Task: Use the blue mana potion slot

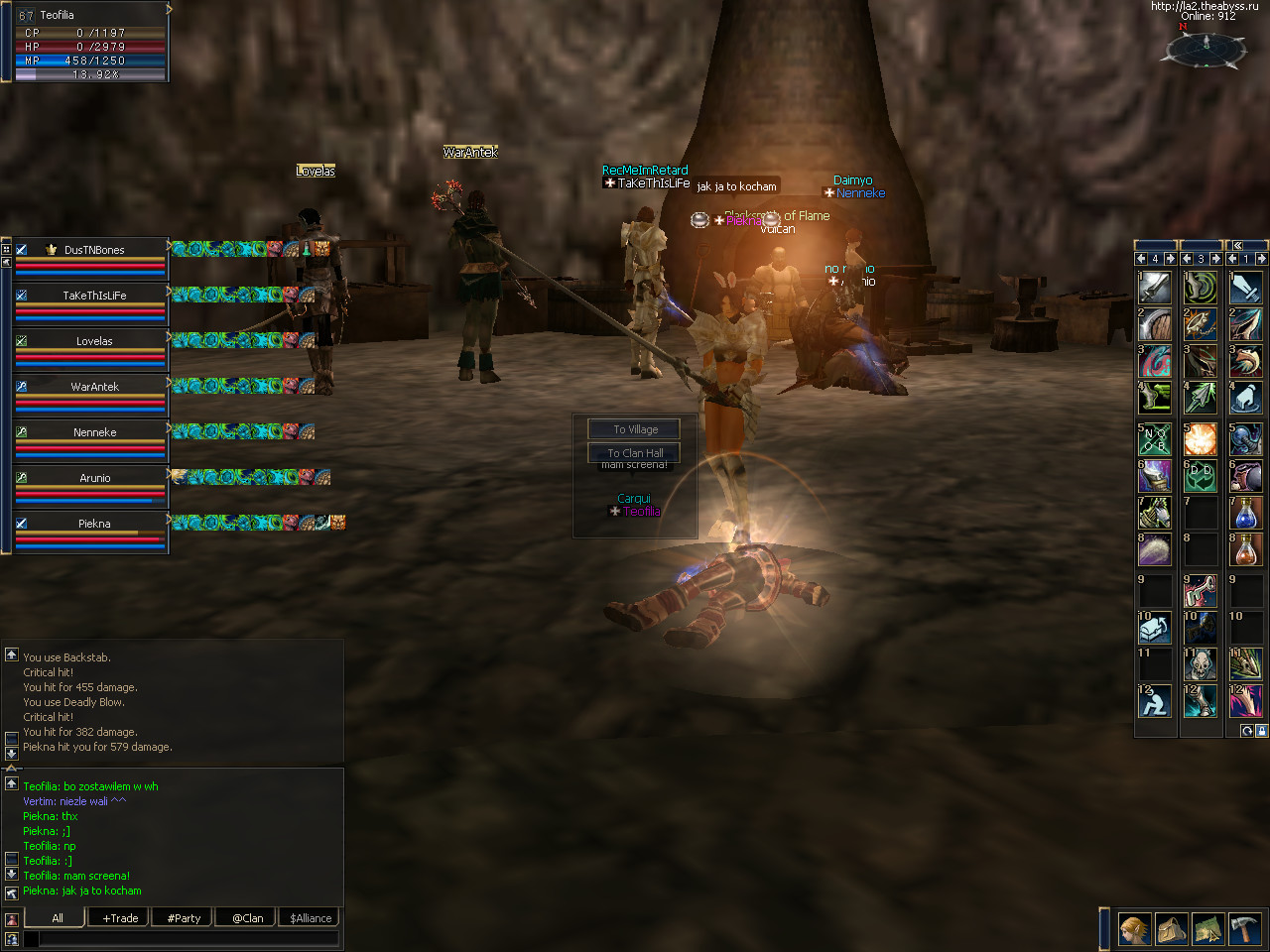Action: point(1246,514)
